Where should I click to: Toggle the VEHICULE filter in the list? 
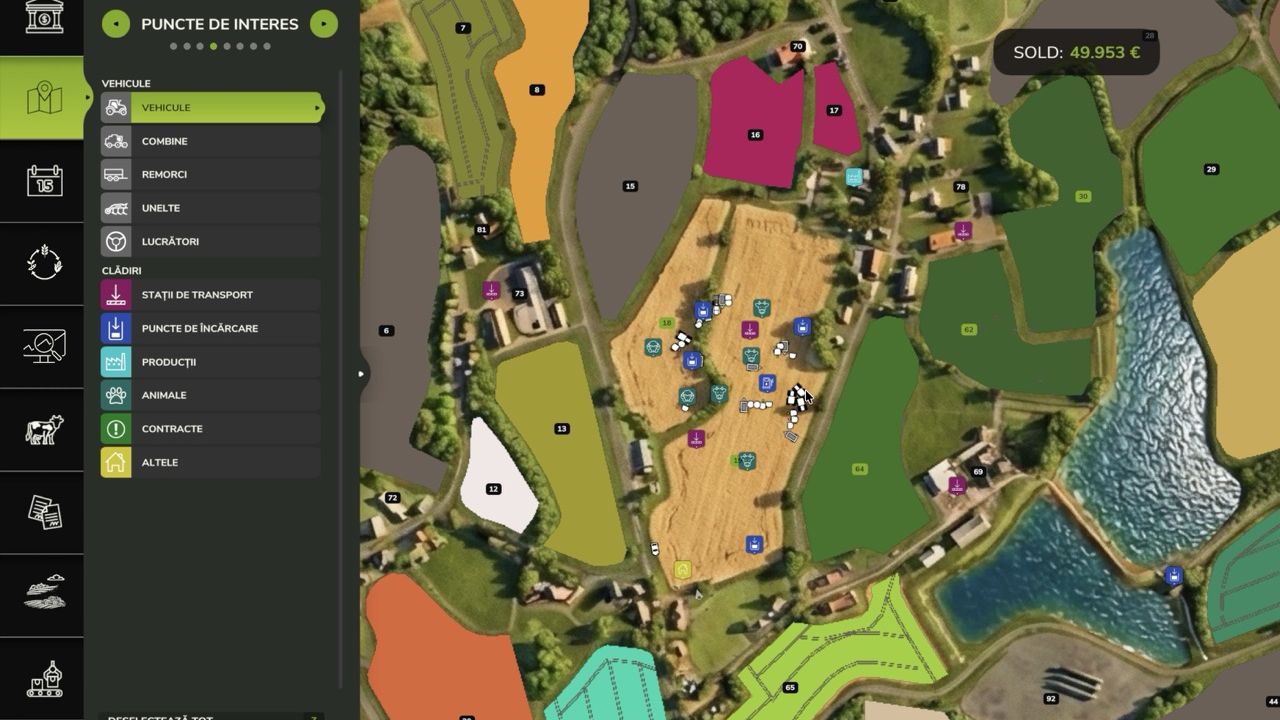click(x=210, y=107)
